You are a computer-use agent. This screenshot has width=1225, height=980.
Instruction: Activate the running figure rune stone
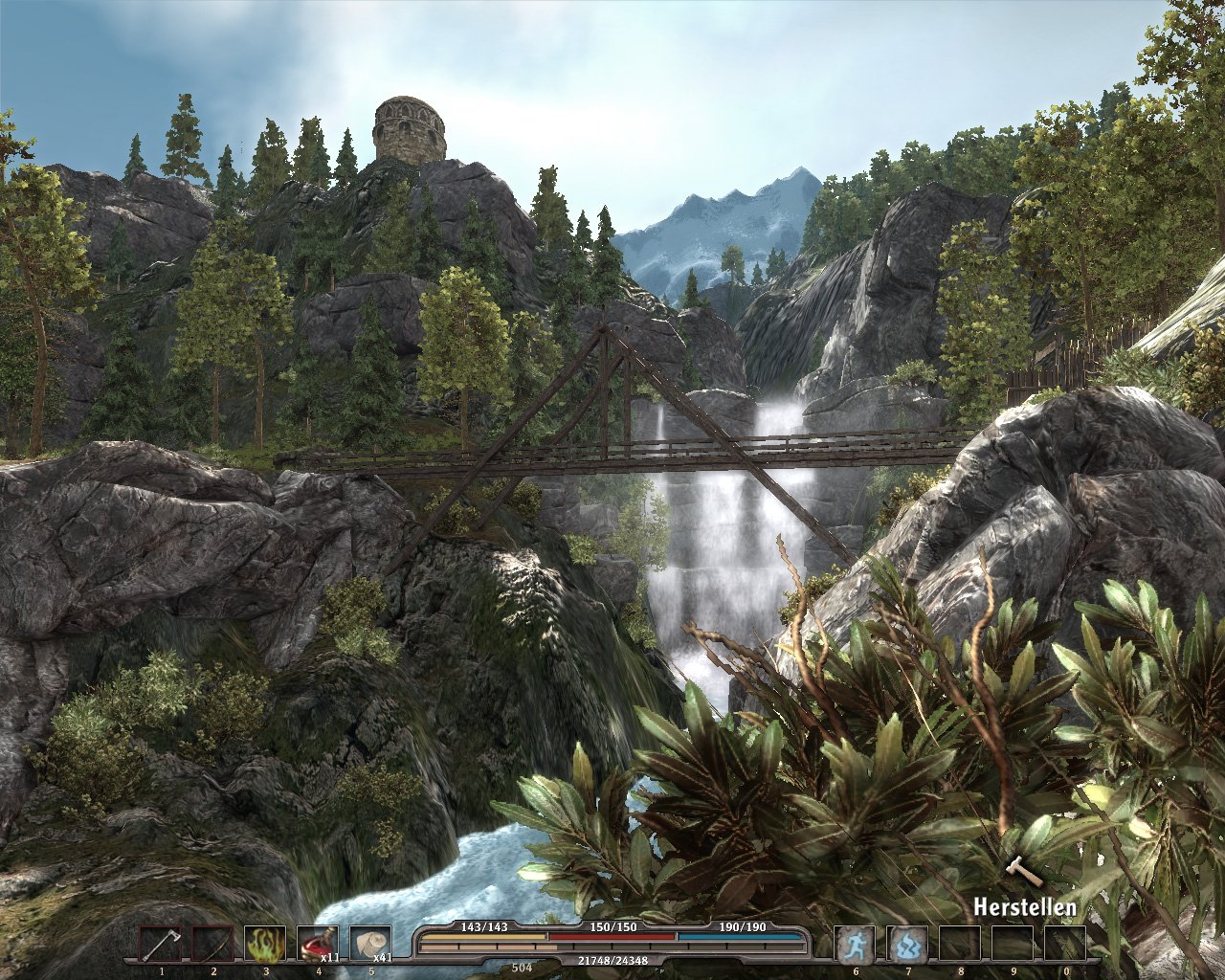(x=855, y=945)
